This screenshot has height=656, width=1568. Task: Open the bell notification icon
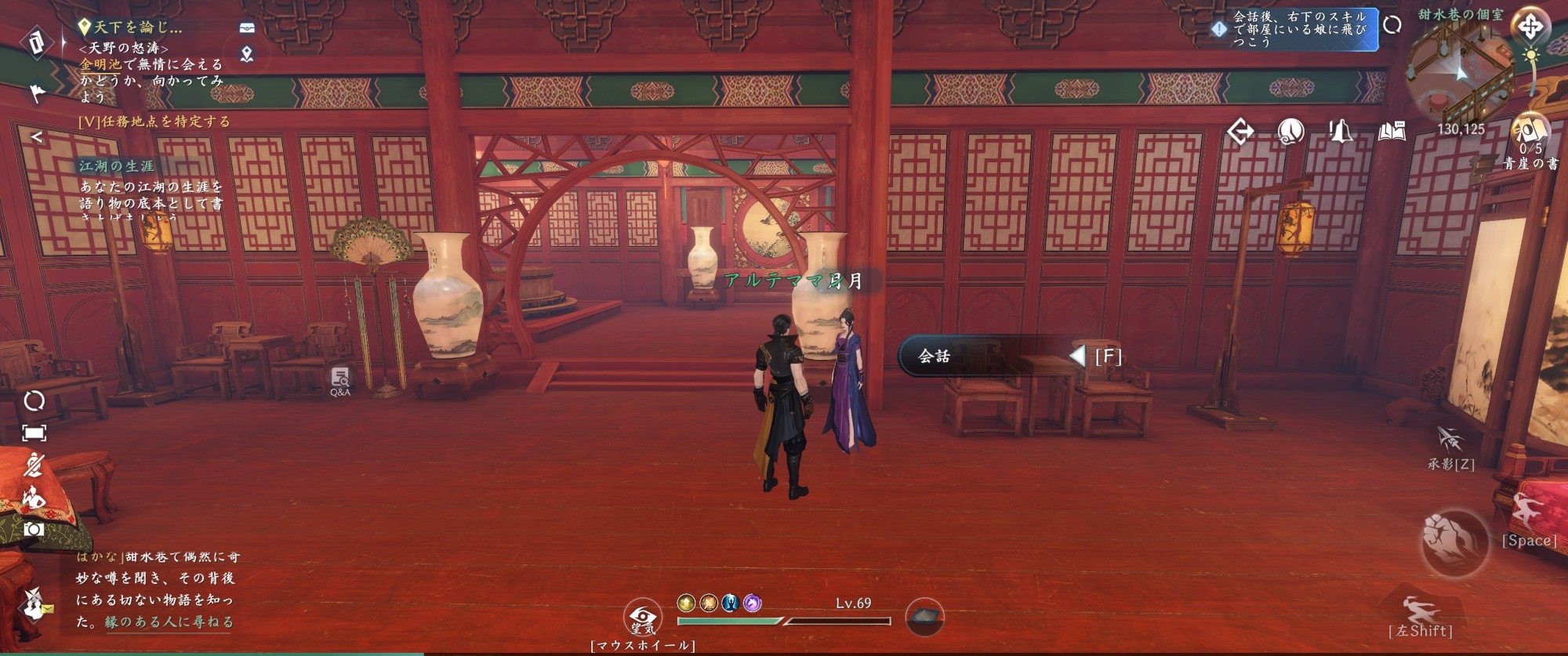pos(1340,131)
